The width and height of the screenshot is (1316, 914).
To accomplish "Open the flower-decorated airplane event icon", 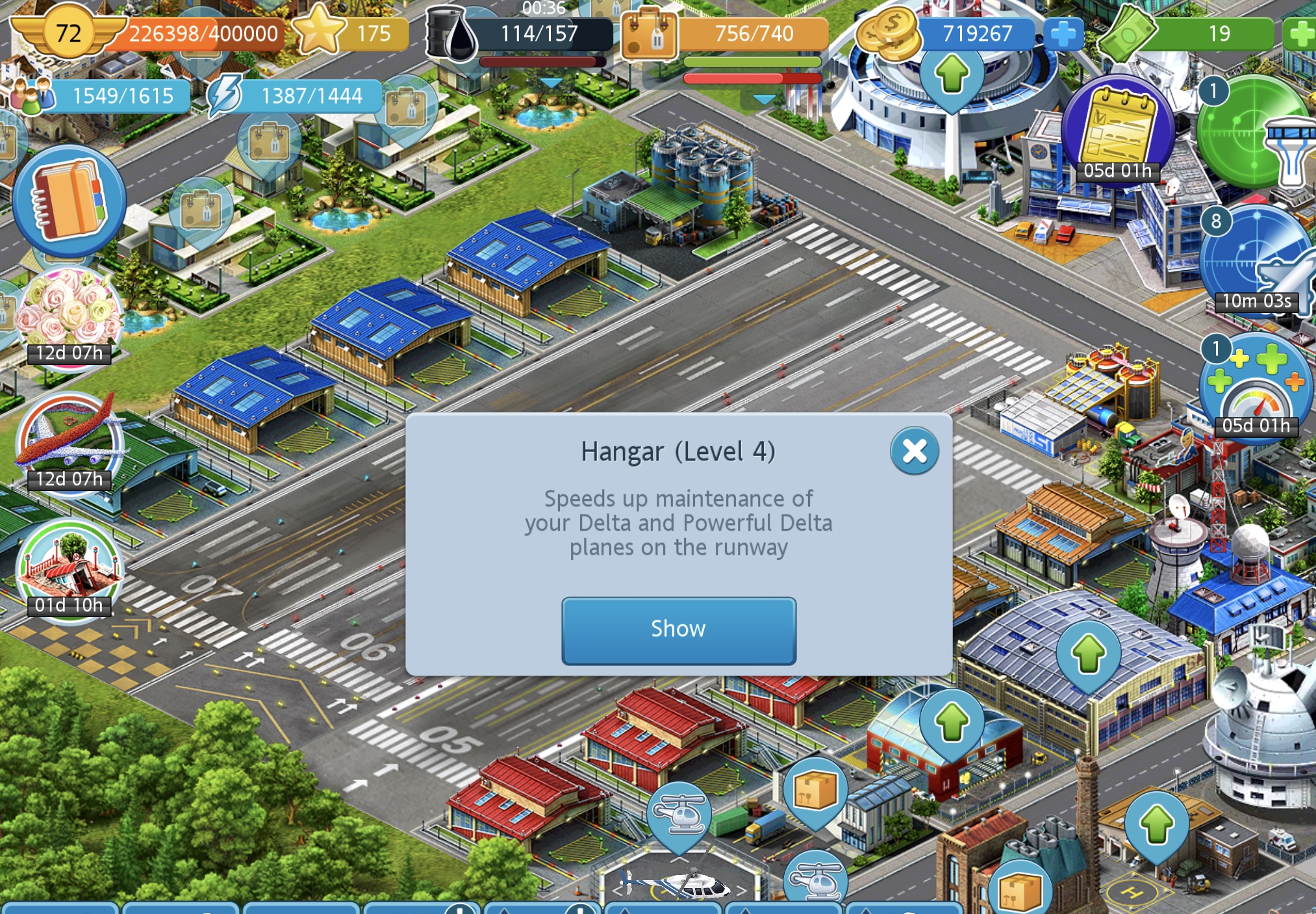I will pos(69,442).
